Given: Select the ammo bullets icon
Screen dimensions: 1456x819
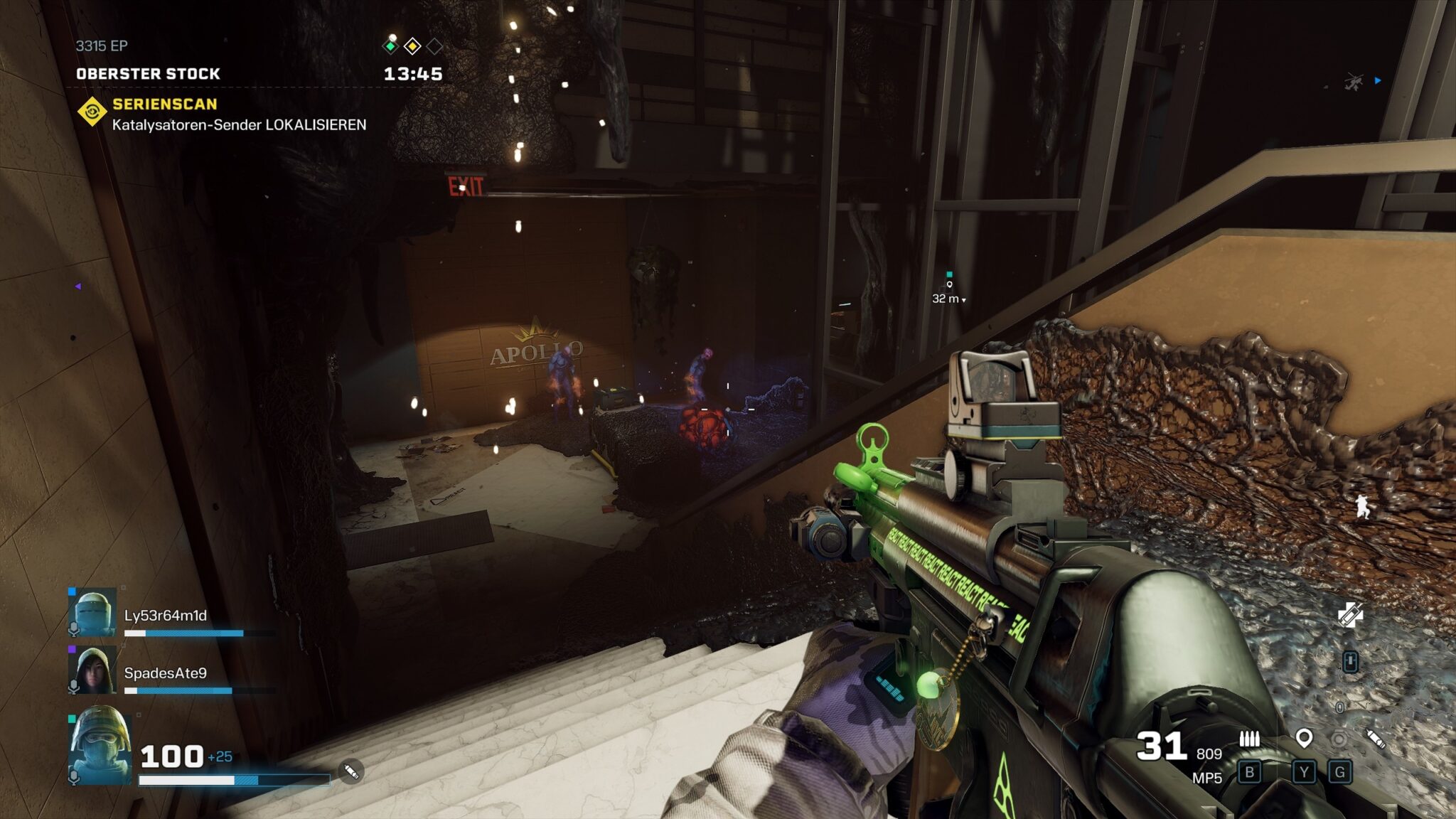Looking at the screenshot, I should 1249,739.
